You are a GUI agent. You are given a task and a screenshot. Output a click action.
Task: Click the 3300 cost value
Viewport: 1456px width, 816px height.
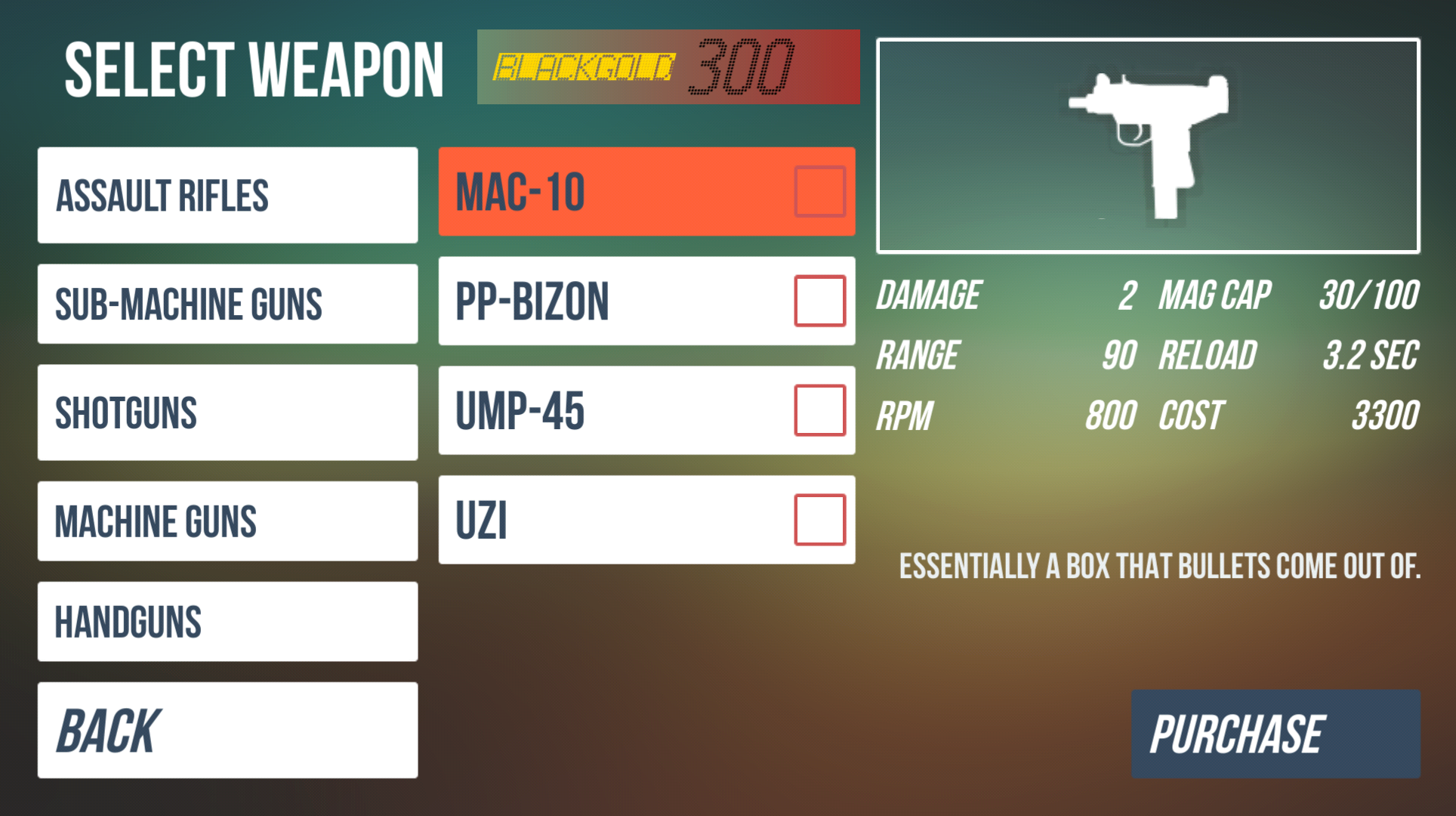point(1386,414)
